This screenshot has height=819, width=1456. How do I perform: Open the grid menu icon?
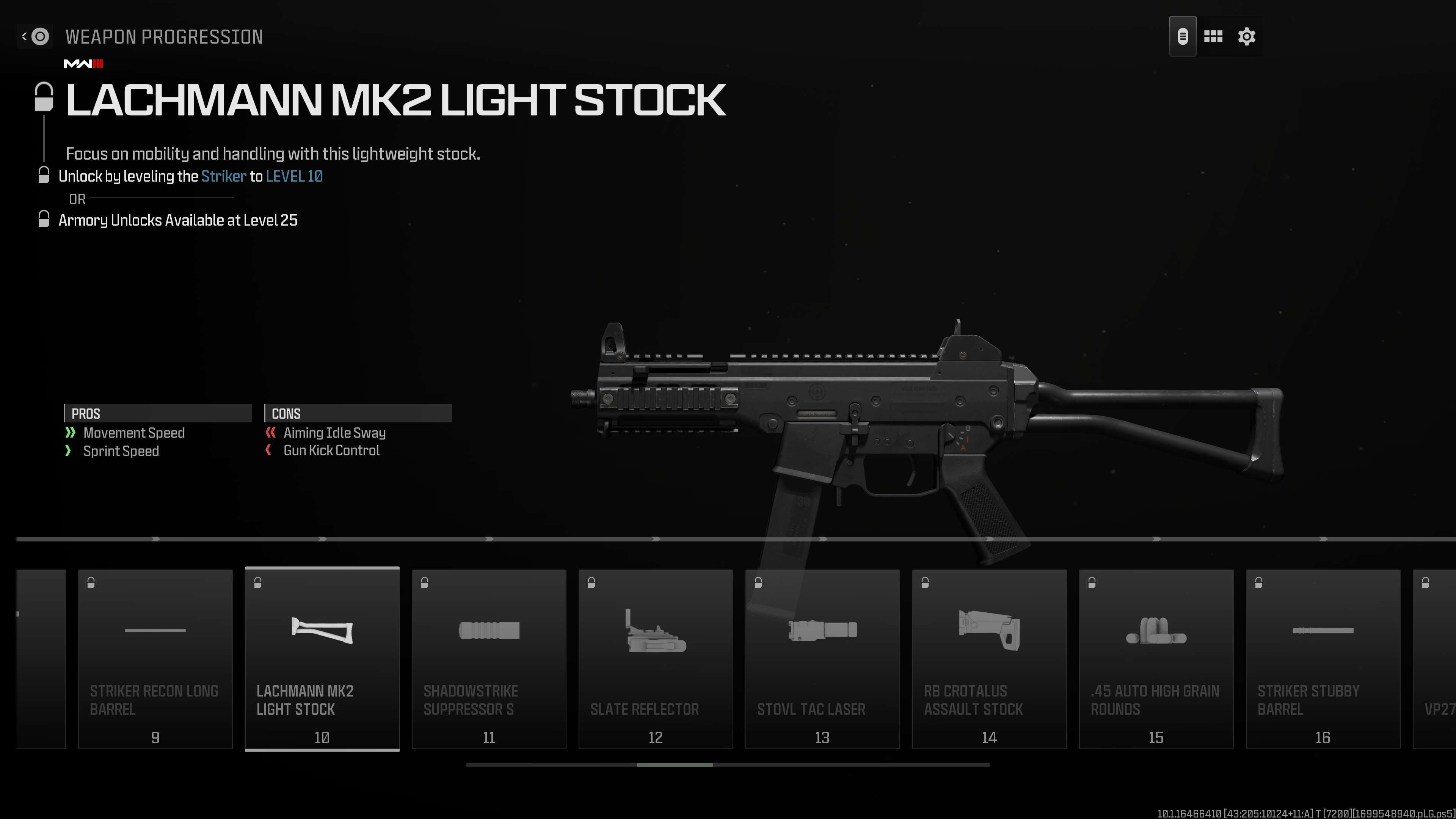(x=1213, y=37)
